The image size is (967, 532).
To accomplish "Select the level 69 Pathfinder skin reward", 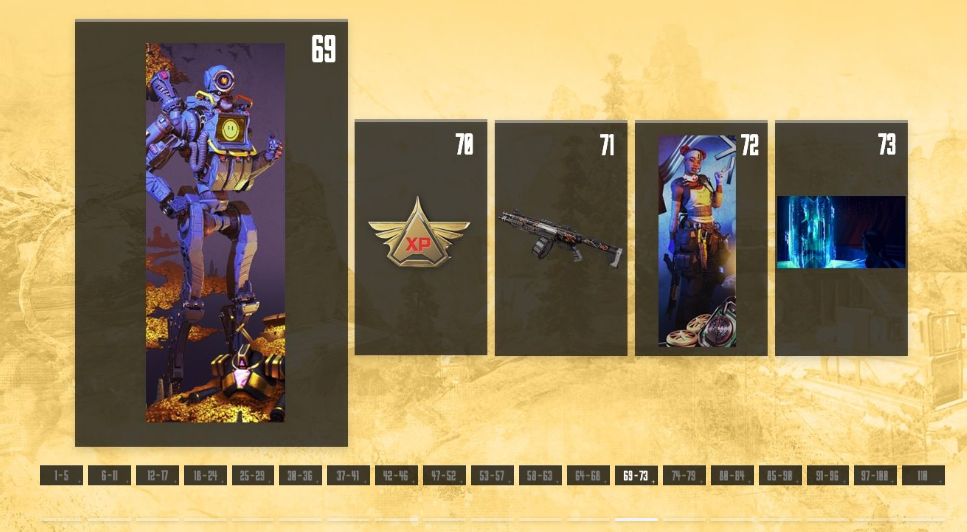I will [211, 233].
